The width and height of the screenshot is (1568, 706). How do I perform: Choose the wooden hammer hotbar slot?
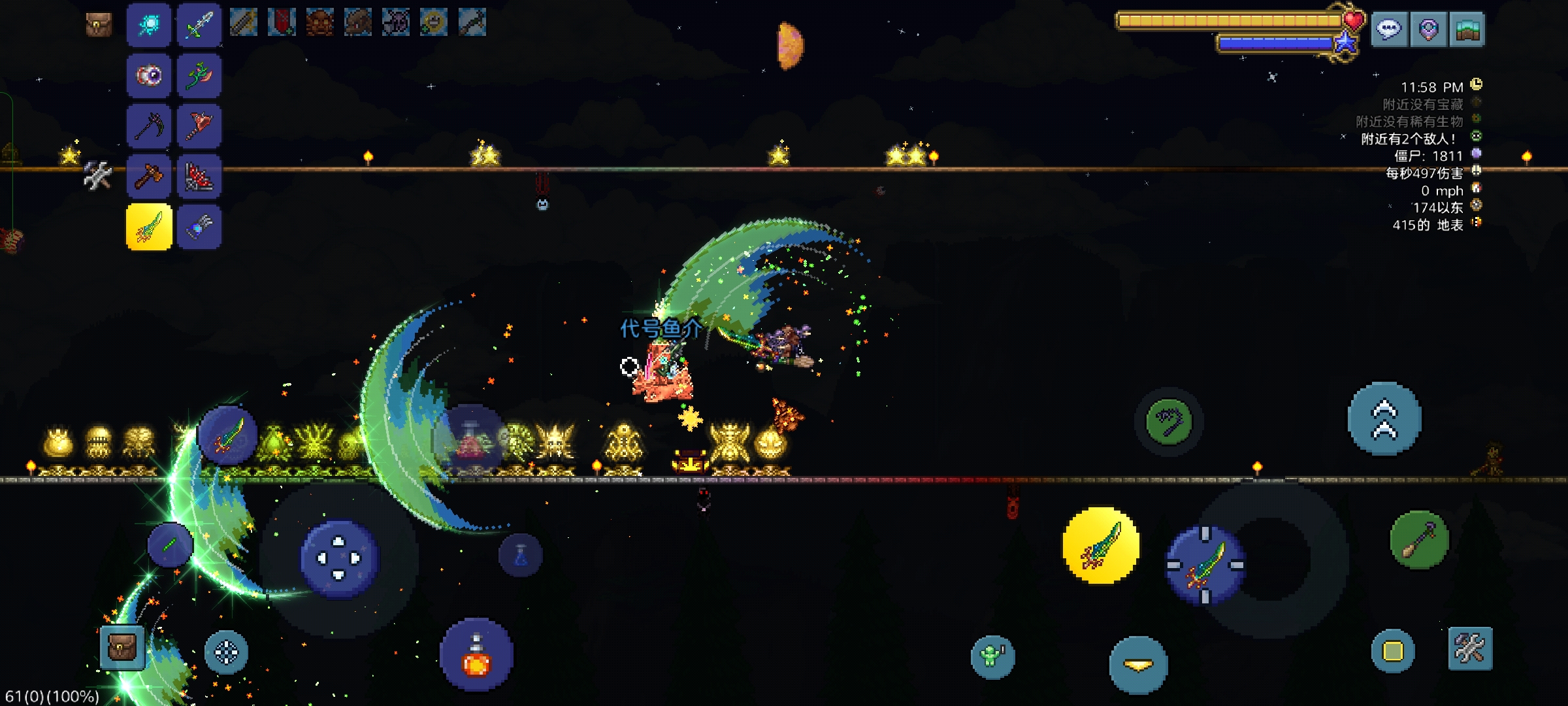tap(149, 176)
